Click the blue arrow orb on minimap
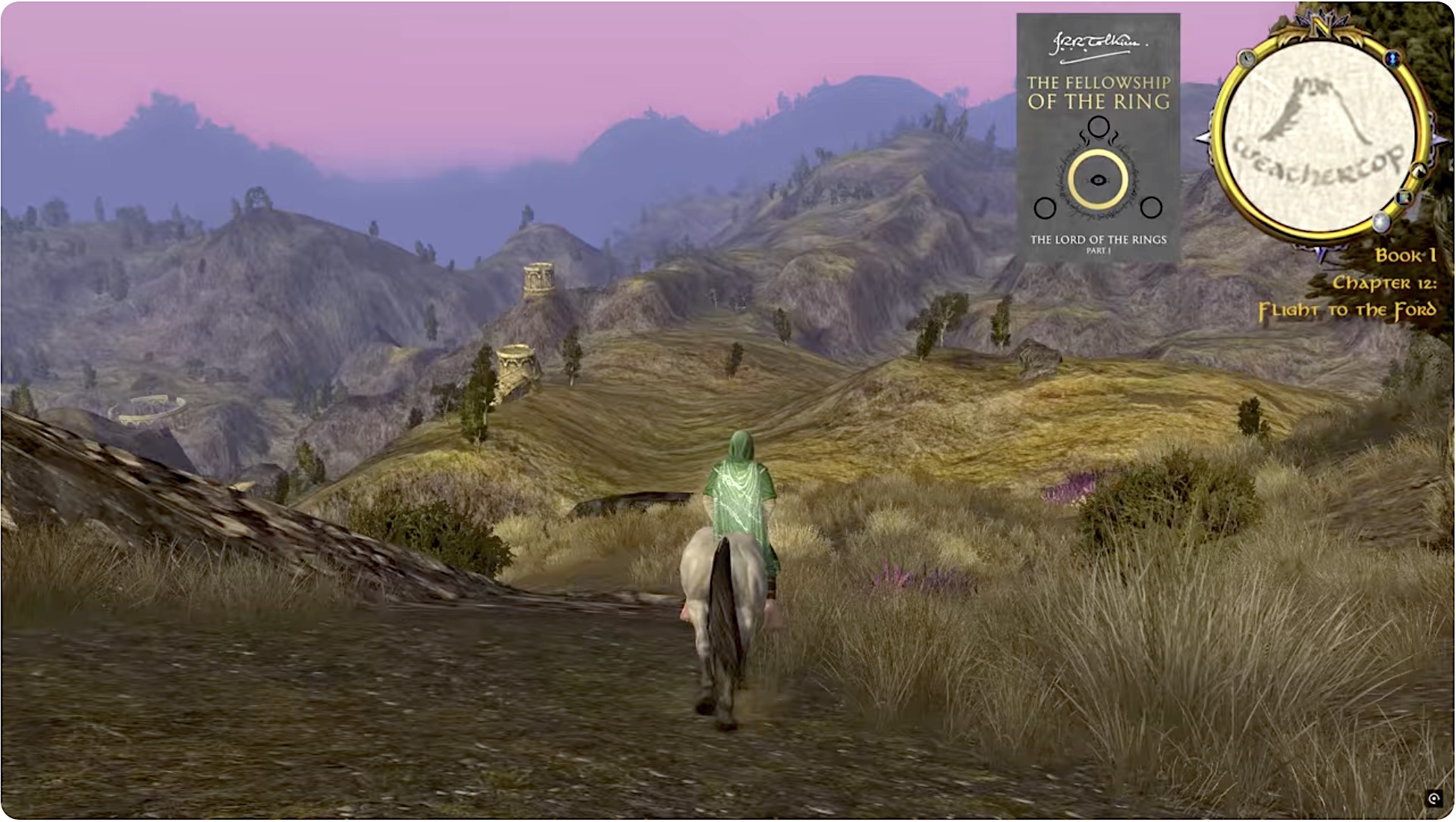The width and height of the screenshot is (1456, 822). (1392, 58)
